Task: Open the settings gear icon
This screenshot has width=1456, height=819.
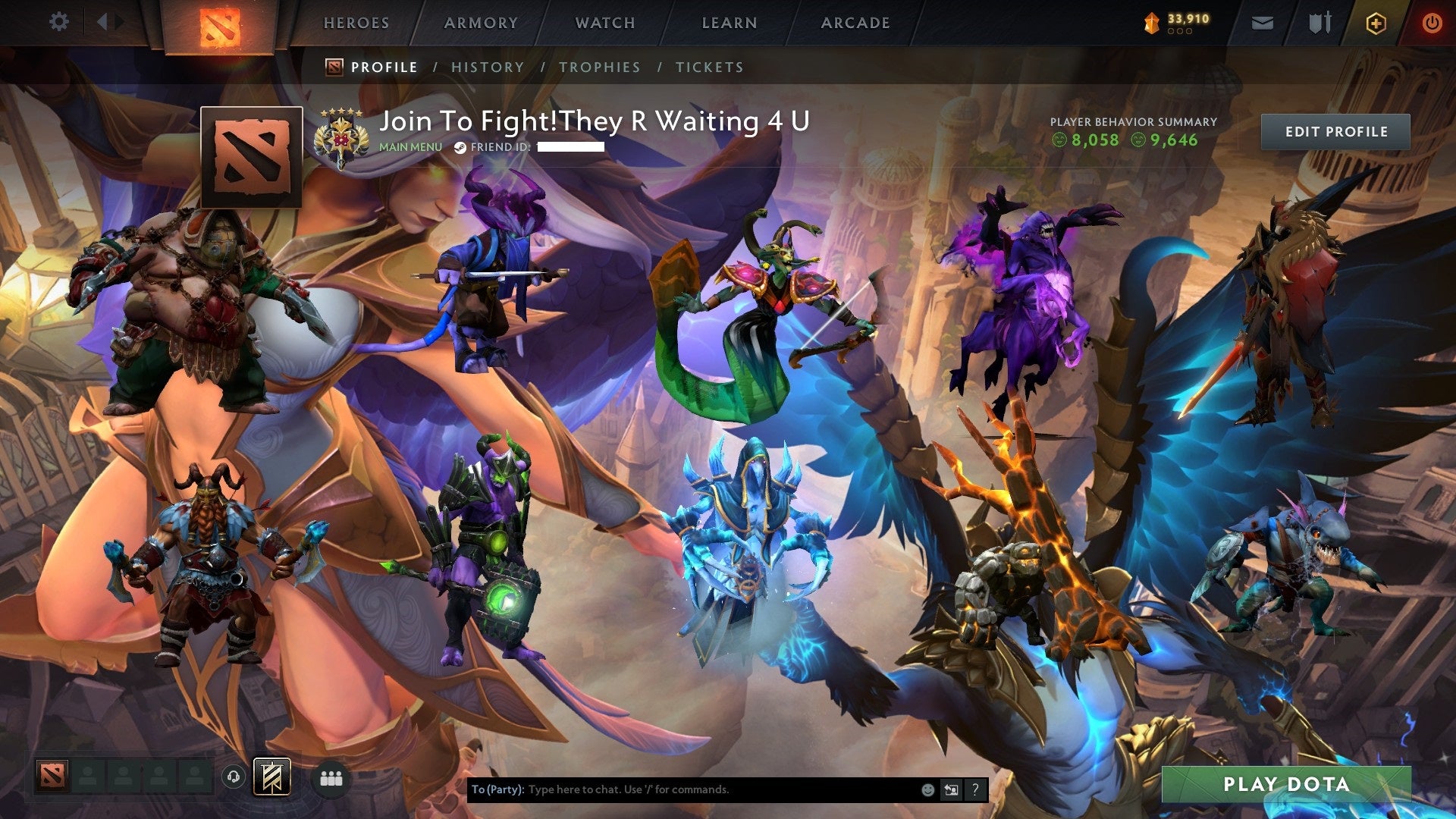Action: [x=59, y=21]
